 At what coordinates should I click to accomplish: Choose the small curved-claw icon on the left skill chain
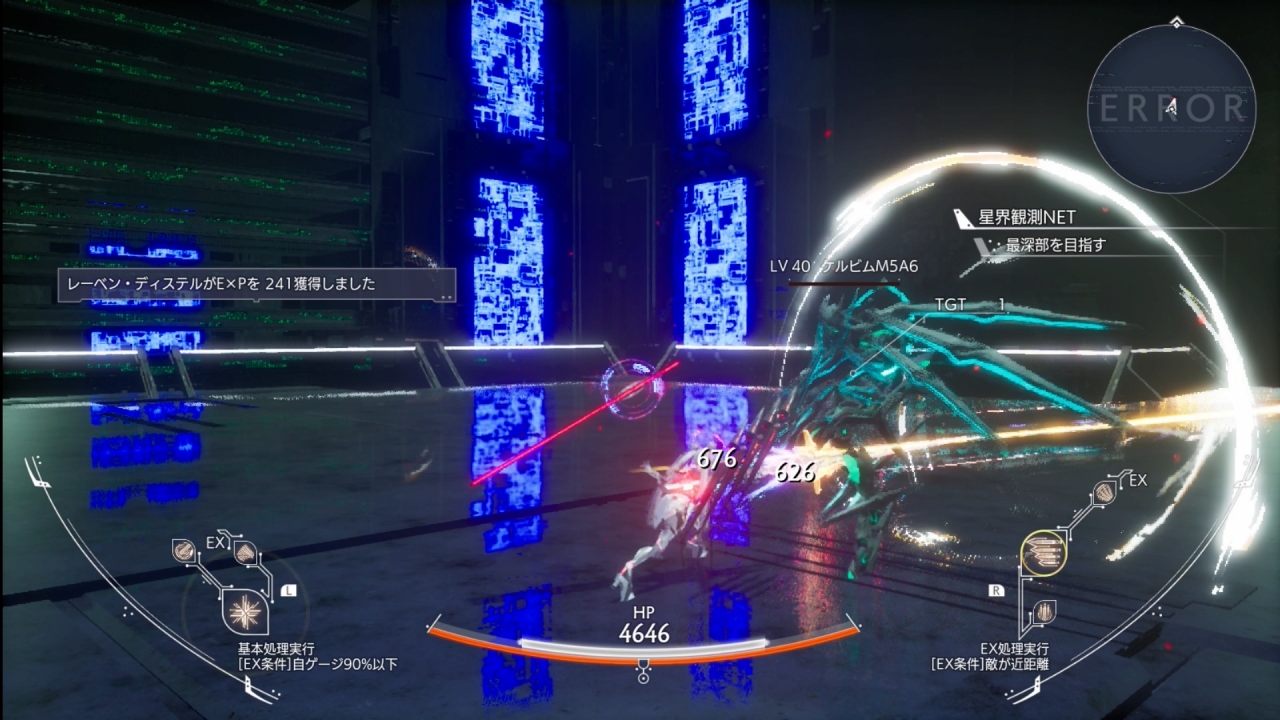pos(184,548)
